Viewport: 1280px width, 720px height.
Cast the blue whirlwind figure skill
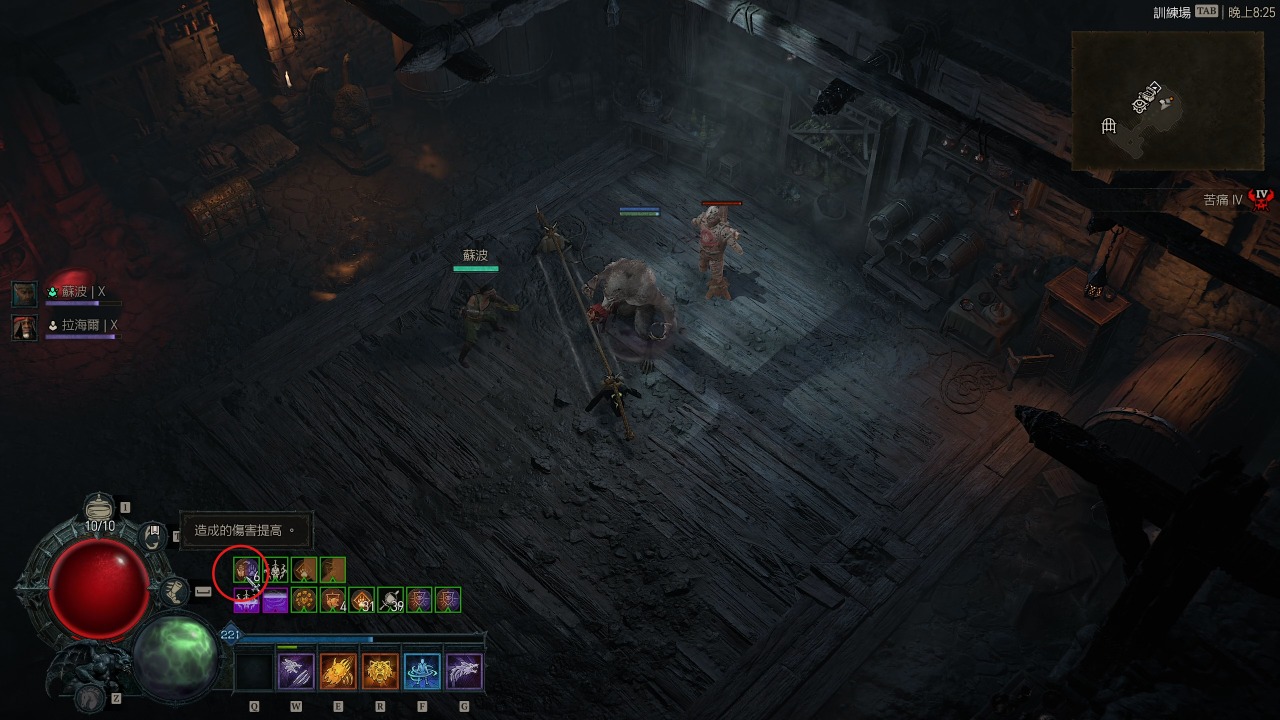[x=422, y=671]
